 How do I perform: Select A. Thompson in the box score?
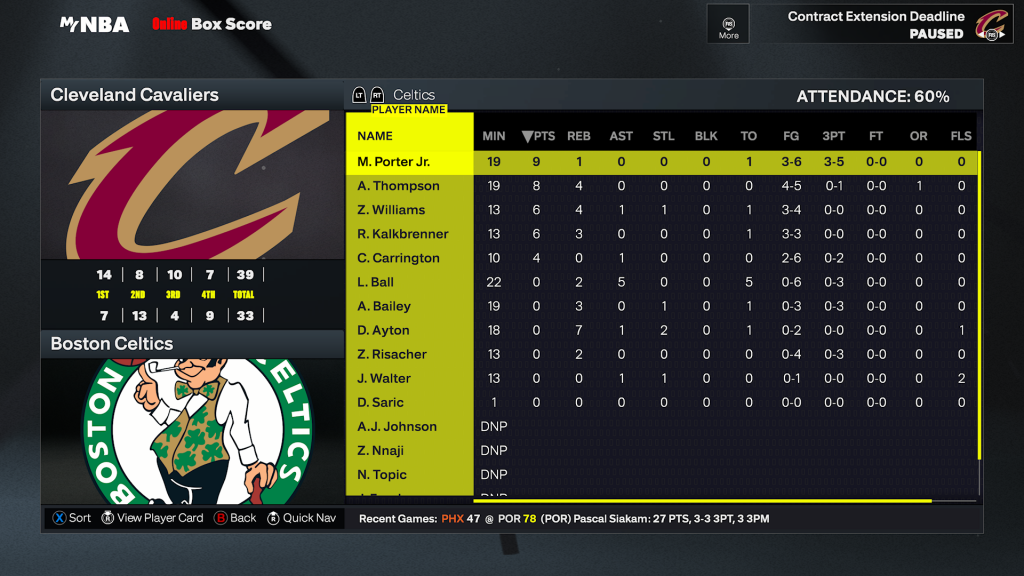(399, 186)
